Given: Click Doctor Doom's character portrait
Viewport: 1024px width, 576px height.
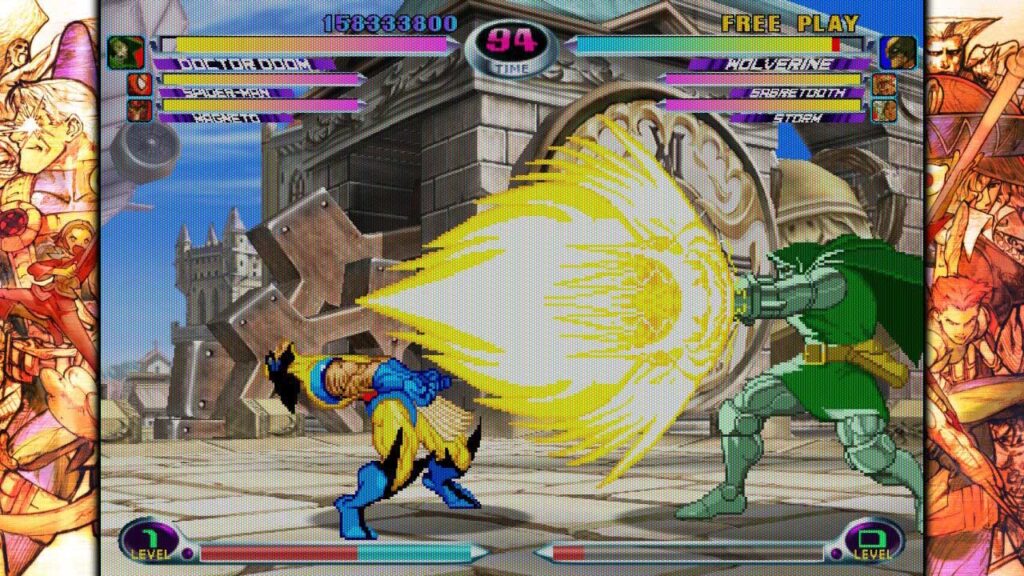Looking at the screenshot, I should (126, 51).
